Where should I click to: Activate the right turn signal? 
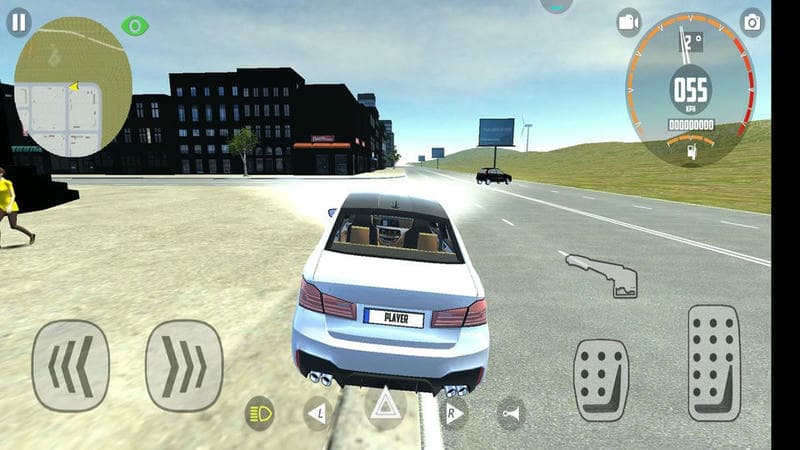452,412
